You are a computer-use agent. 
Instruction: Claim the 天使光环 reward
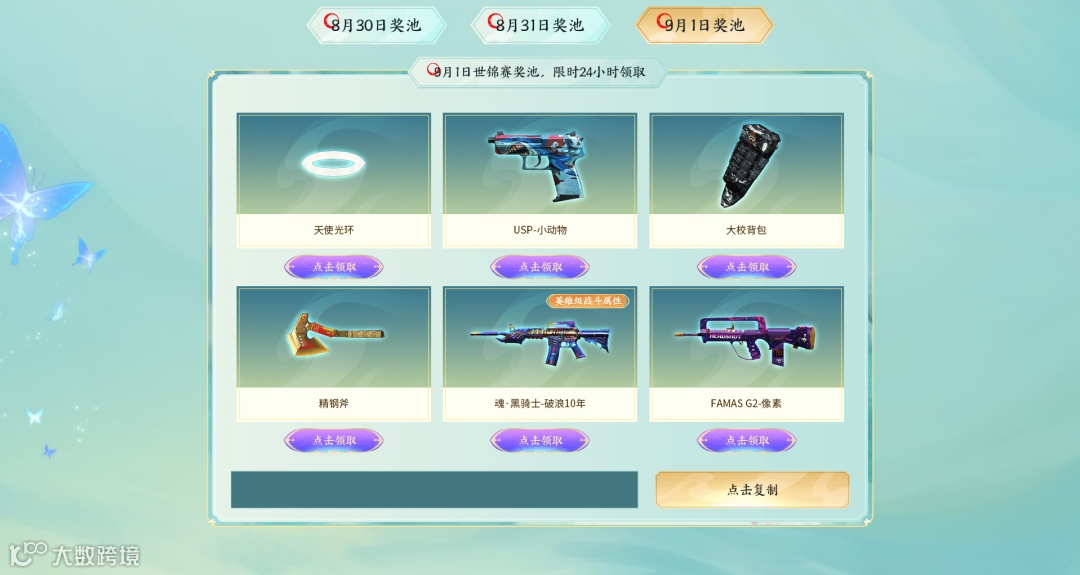tap(334, 267)
